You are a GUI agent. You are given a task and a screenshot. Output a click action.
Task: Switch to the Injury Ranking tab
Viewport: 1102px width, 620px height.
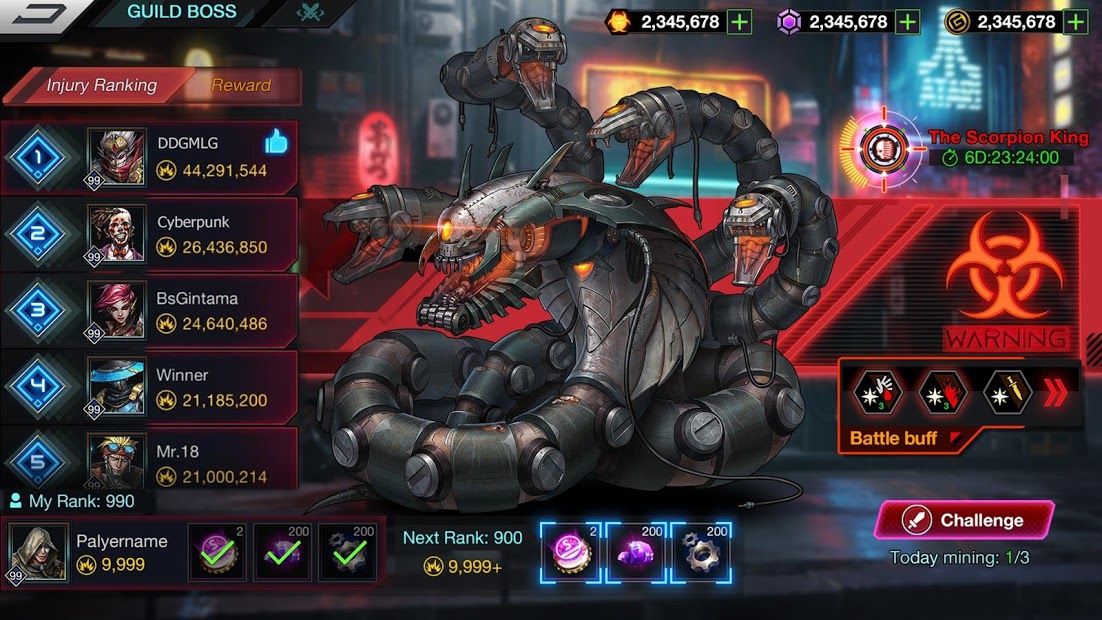pyautogui.click(x=100, y=86)
